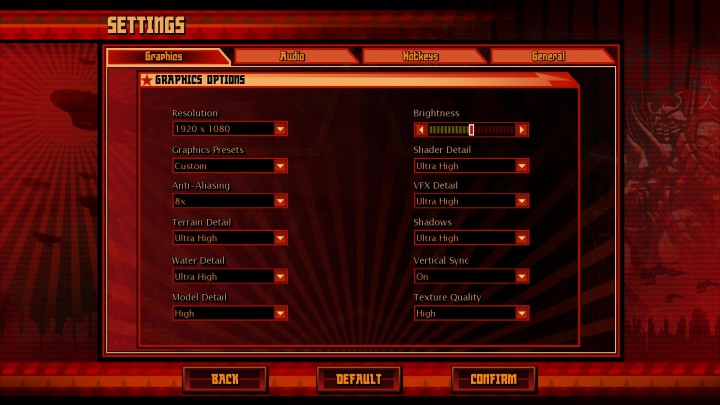Click the Brightness slider track

pyautogui.click(x=471, y=129)
